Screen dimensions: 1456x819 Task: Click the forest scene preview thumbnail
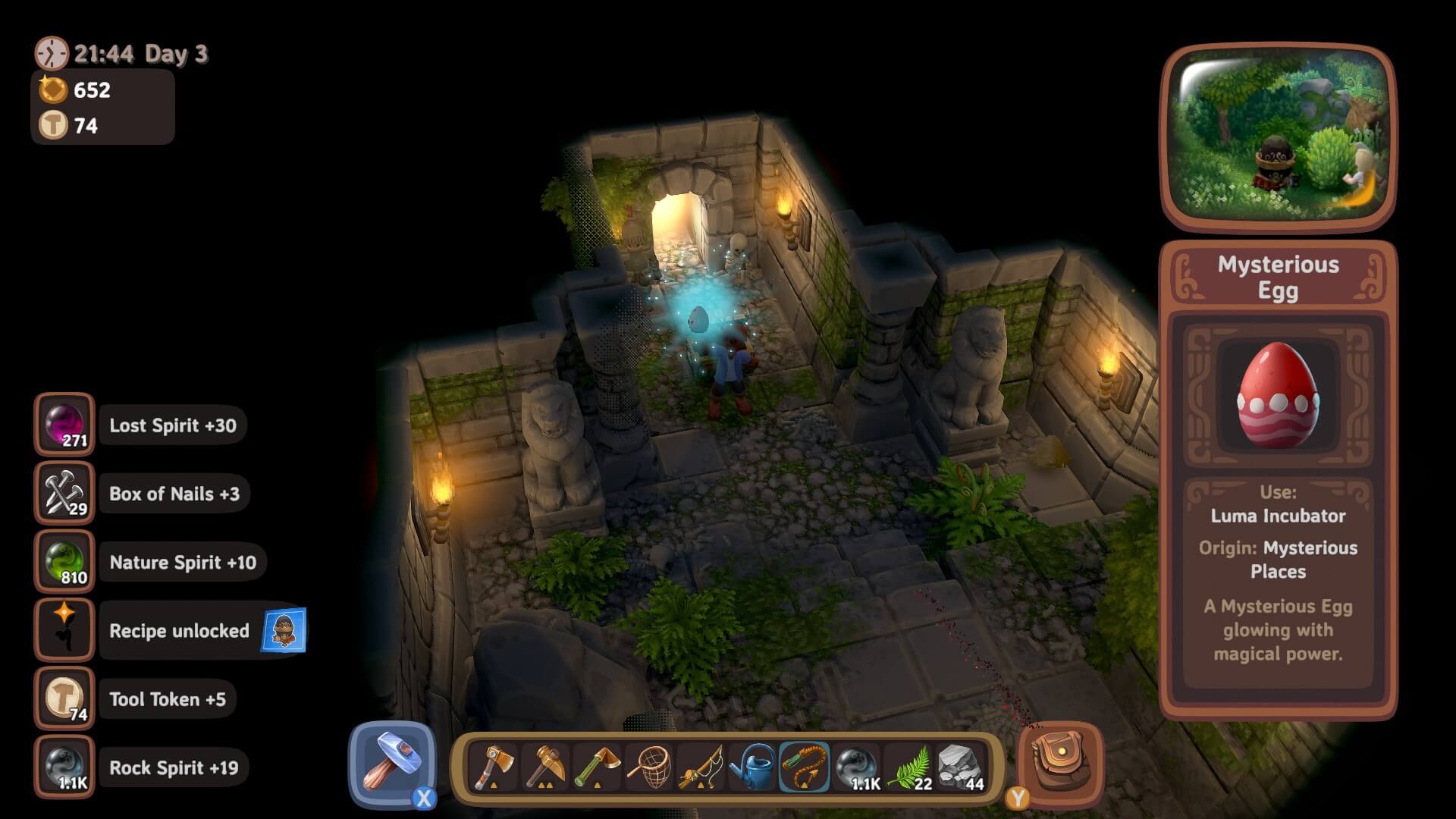coord(1279,136)
